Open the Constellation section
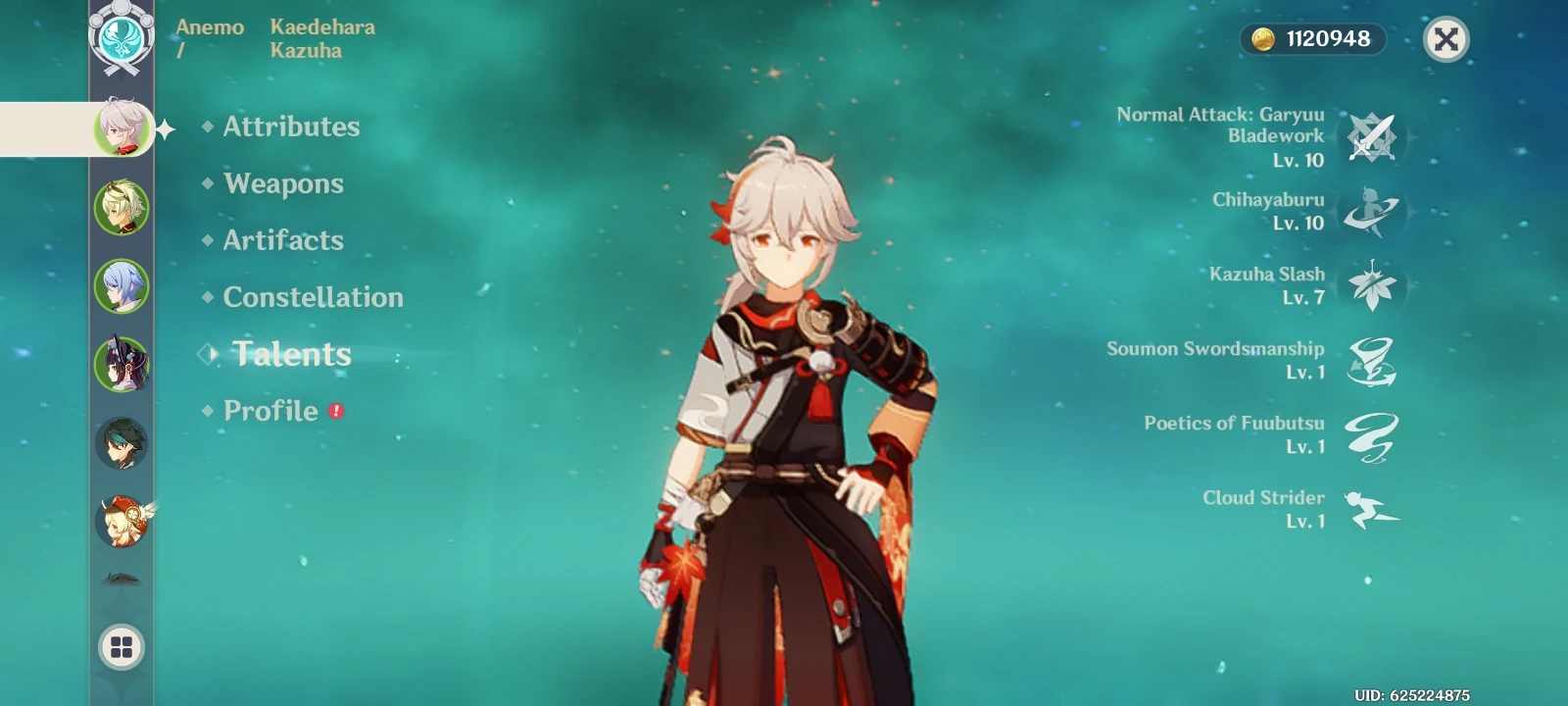The height and width of the screenshot is (706, 1568). (x=313, y=297)
